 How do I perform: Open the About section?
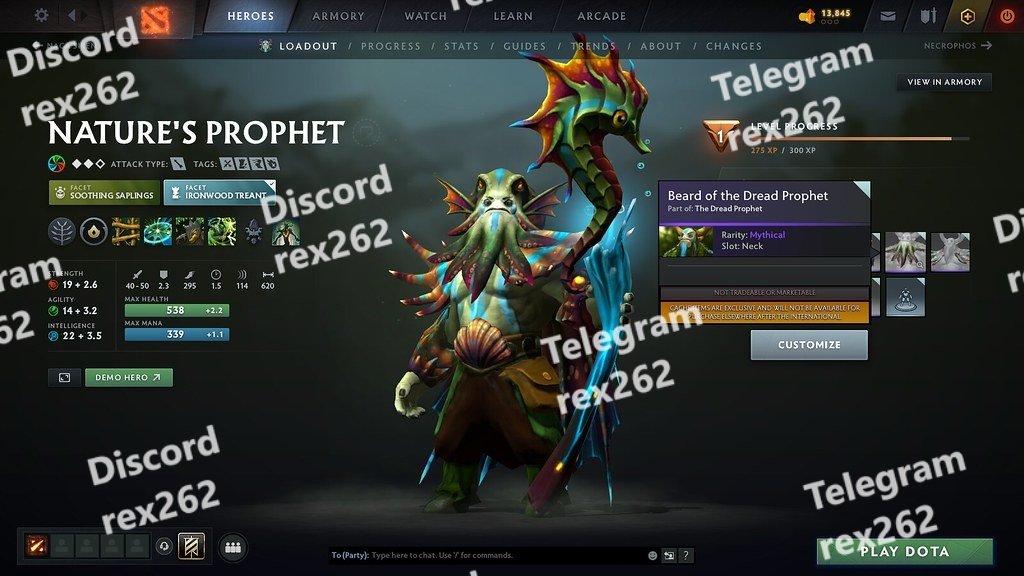(x=660, y=46)
